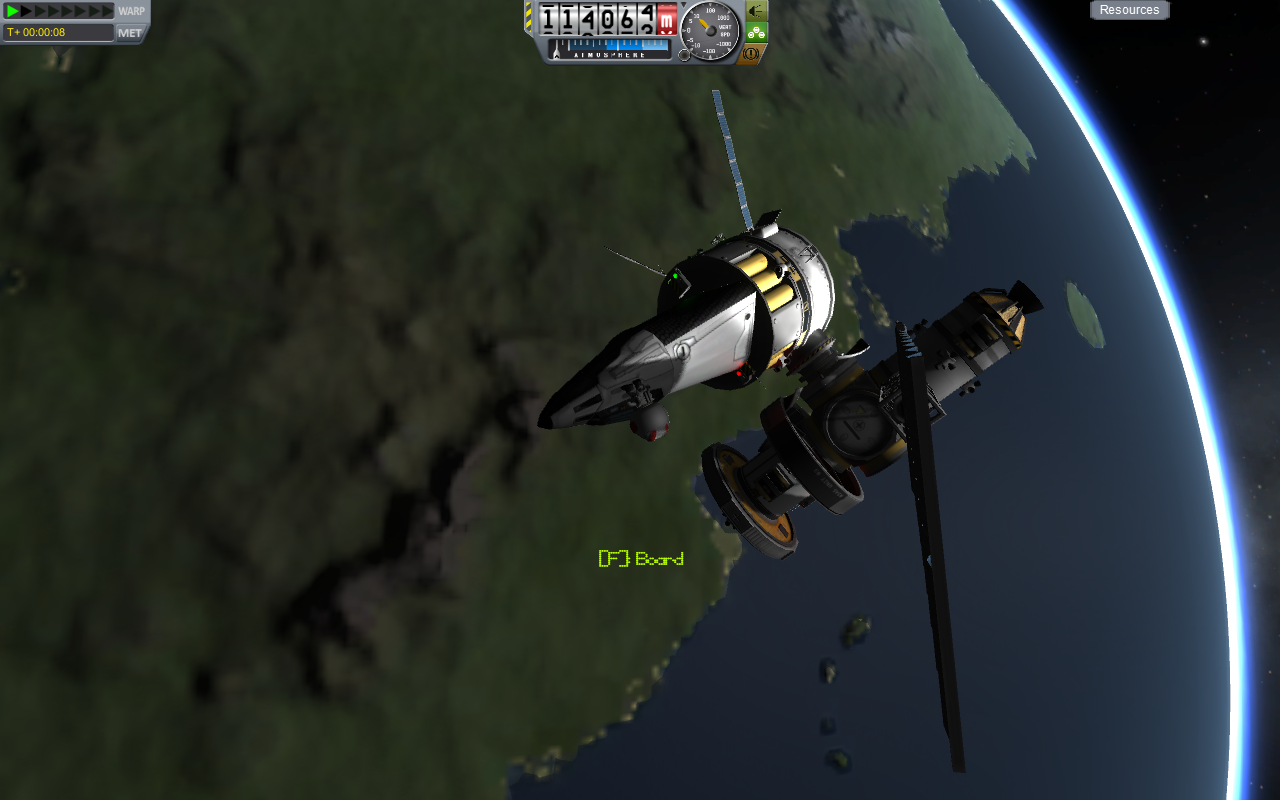Toggle the green landing gear icon
The height and width of the screenshot is (800, 1280).
[756, 32]
